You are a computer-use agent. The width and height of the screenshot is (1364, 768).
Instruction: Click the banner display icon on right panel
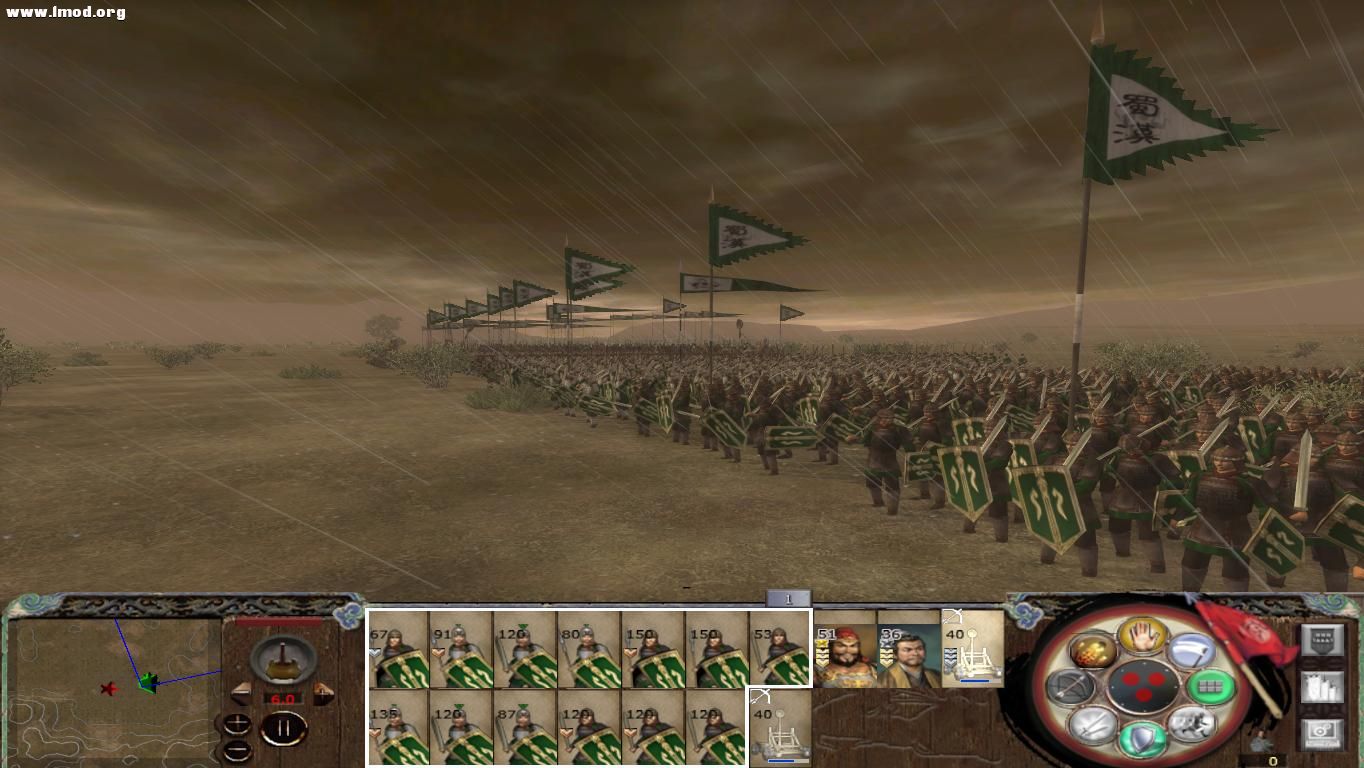pos(1323,639)
